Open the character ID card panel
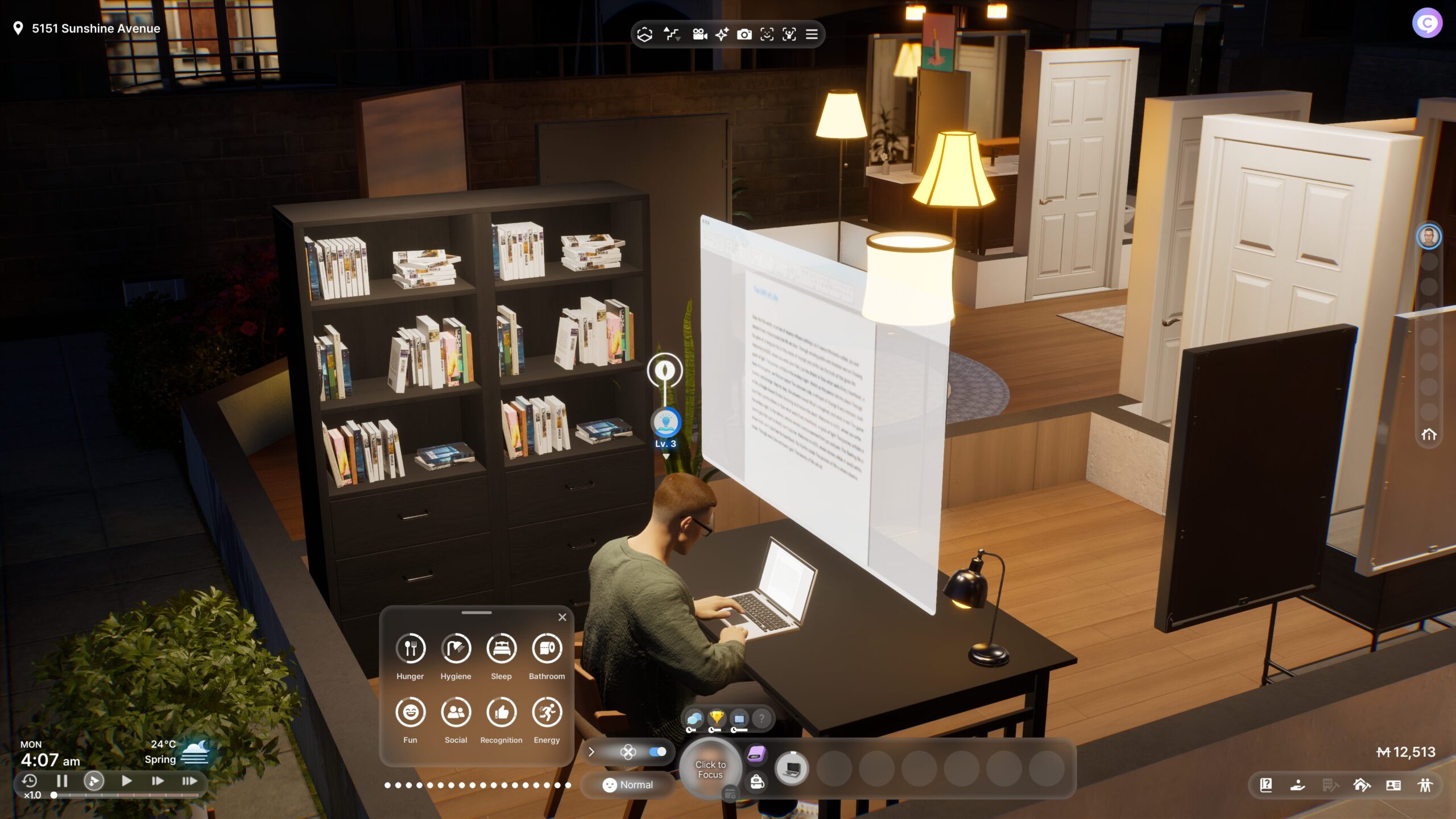Image resolution: width=1456 pixels, height=819 pixels. click(1393, 785)
